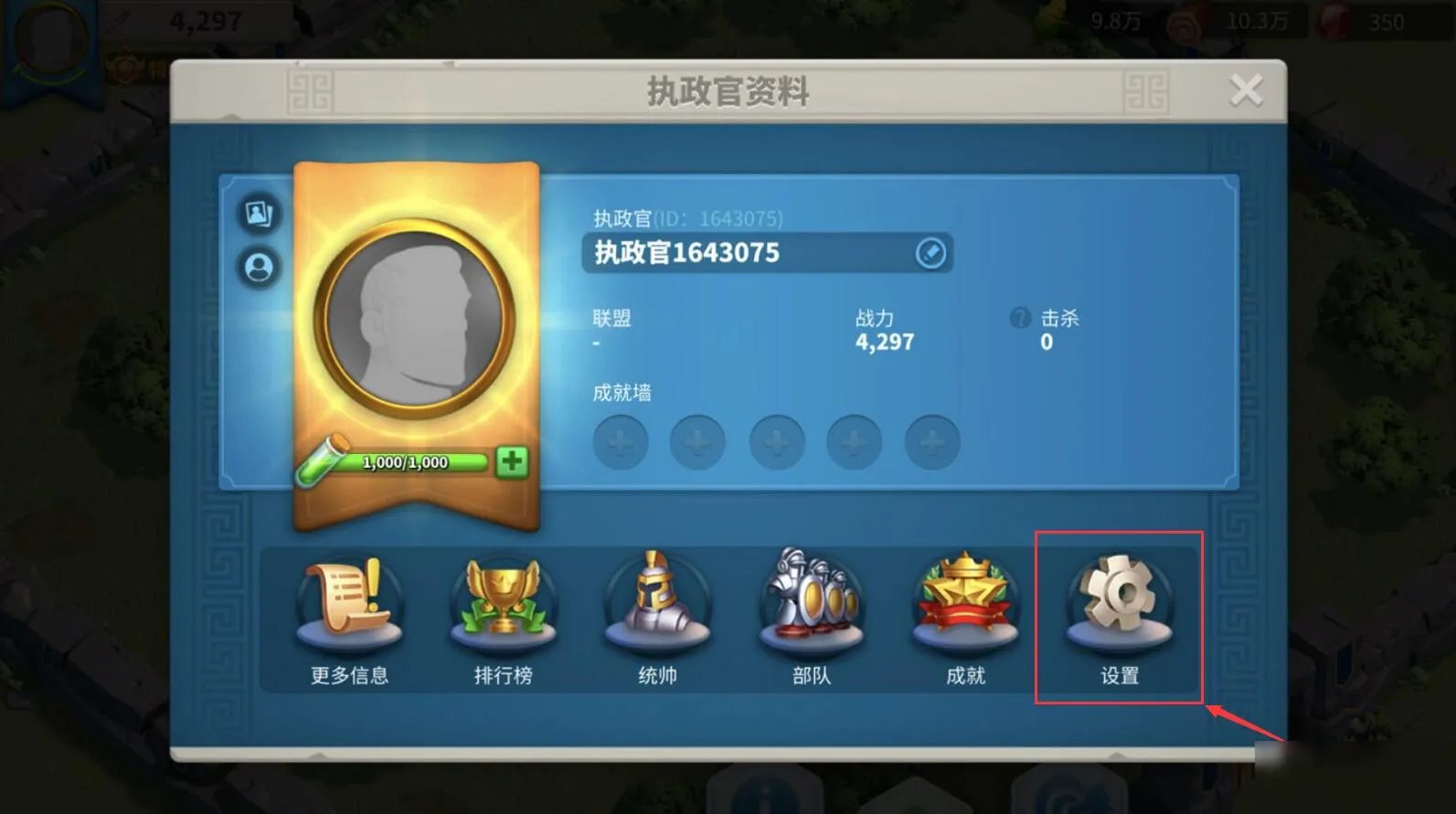
Task: Click the alliance dash under 联盟
Action: click(x=595, y=344)
